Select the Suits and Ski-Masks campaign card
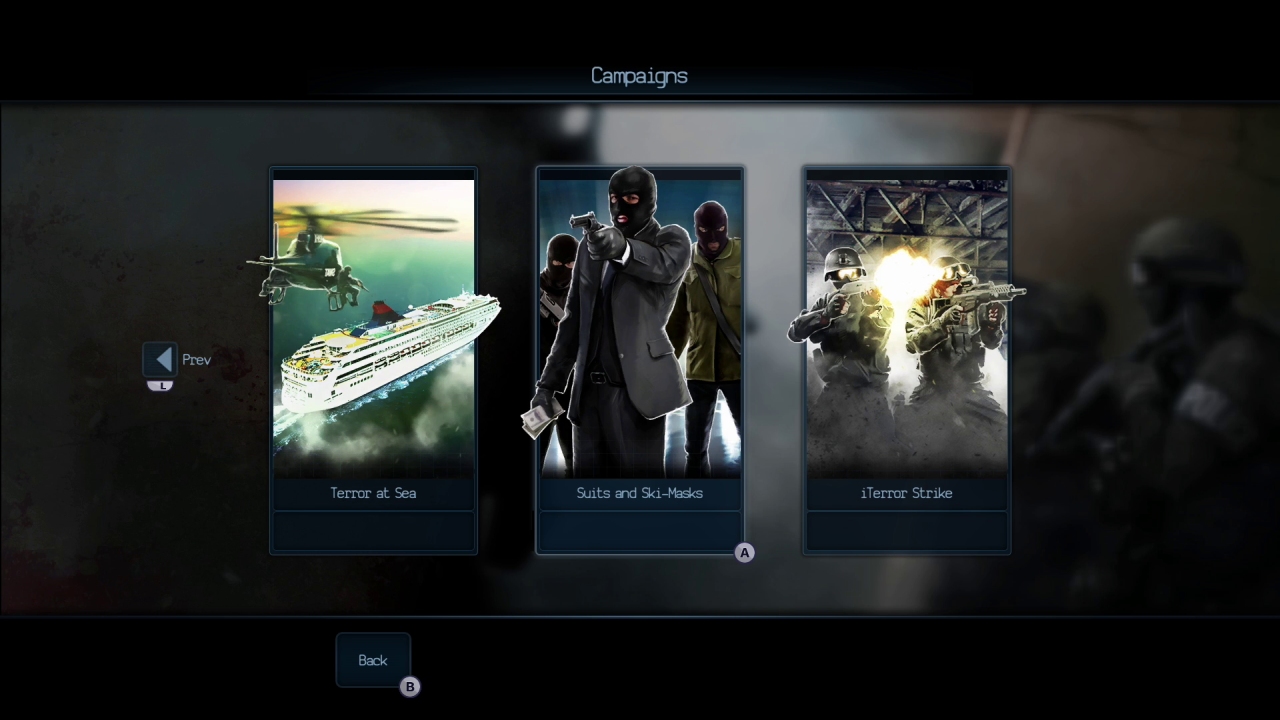This screenshot has height=720, width=1280. 640,360
